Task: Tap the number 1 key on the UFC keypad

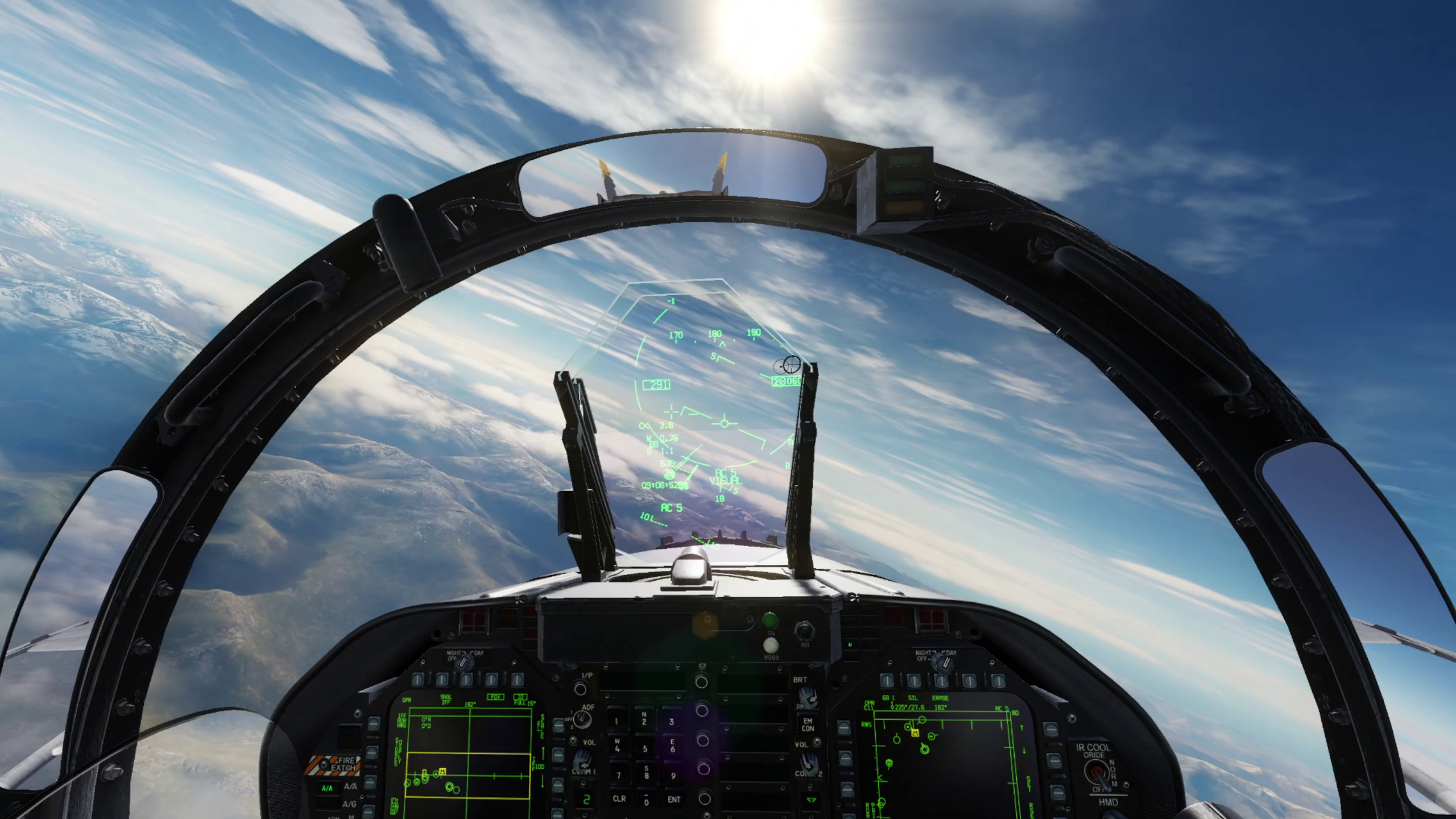Action: [618, 721]
